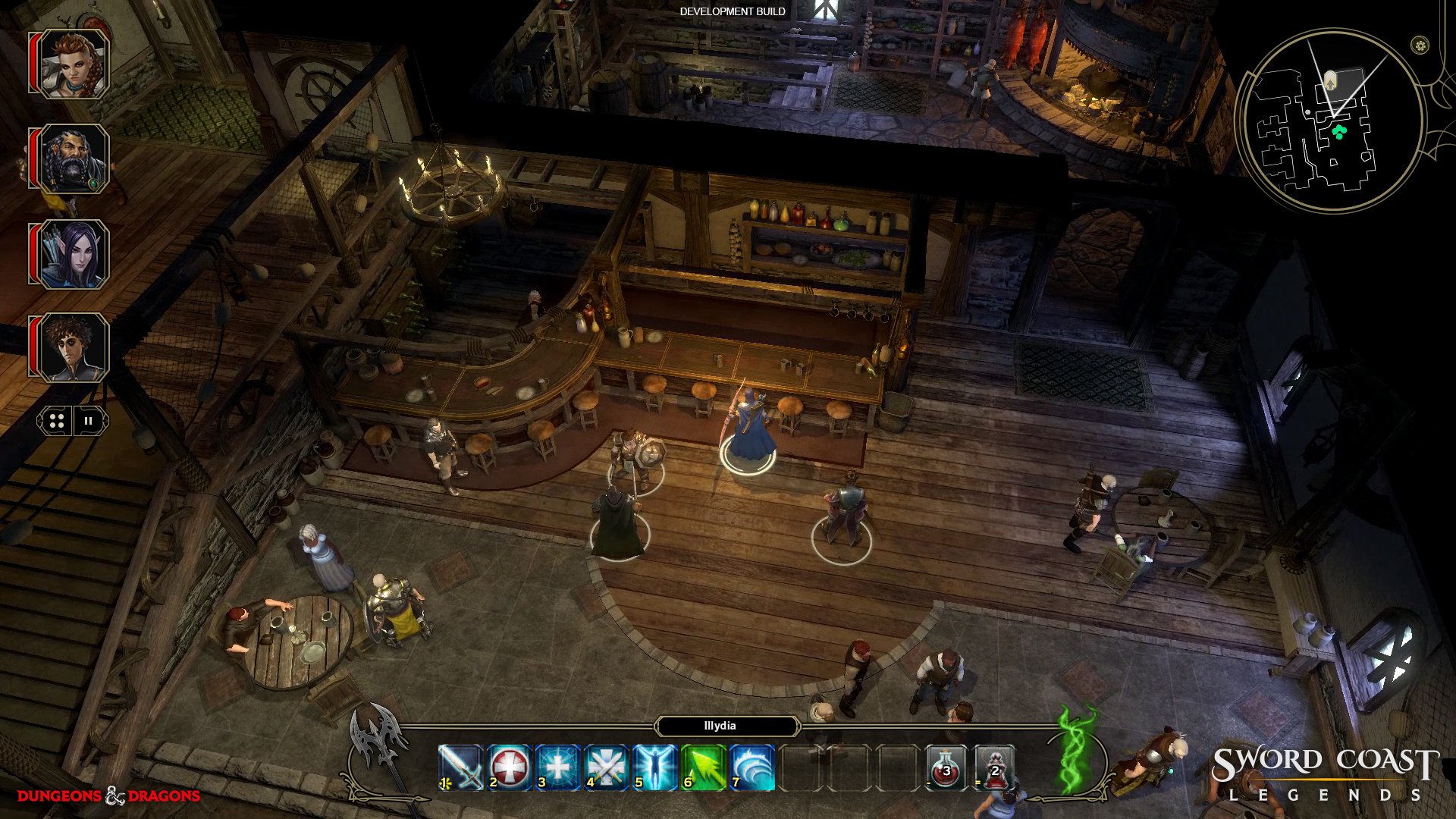The image size is (1456, 819).
Task: Activate the sword attack ability in slot 1
Action: click(460, 767)
